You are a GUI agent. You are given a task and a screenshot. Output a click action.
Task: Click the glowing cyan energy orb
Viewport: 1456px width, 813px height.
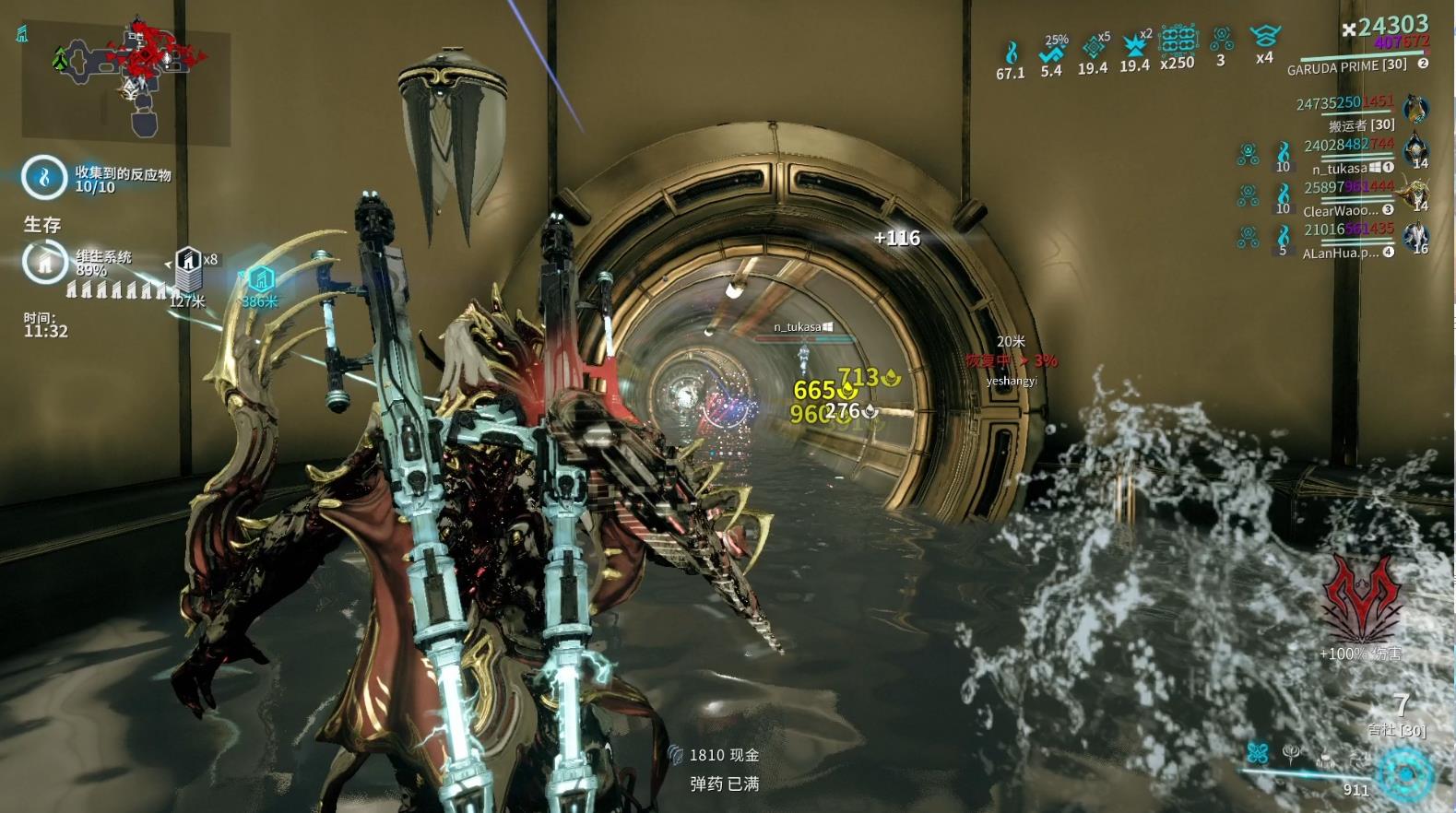[1405, 772]
